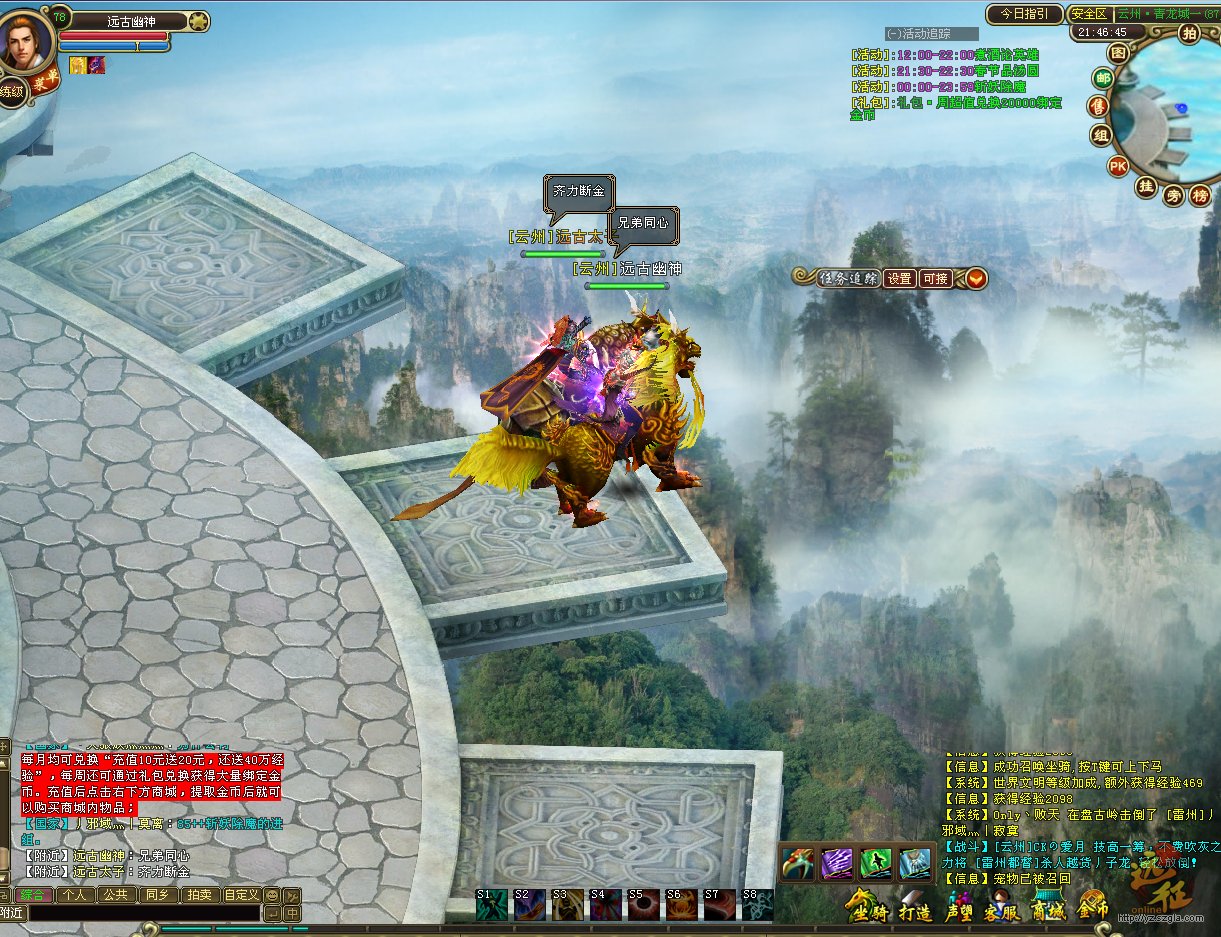The image size is (1221, 937).
Task: Open the 组 team button near the minimap
Action: point(1101,135)
